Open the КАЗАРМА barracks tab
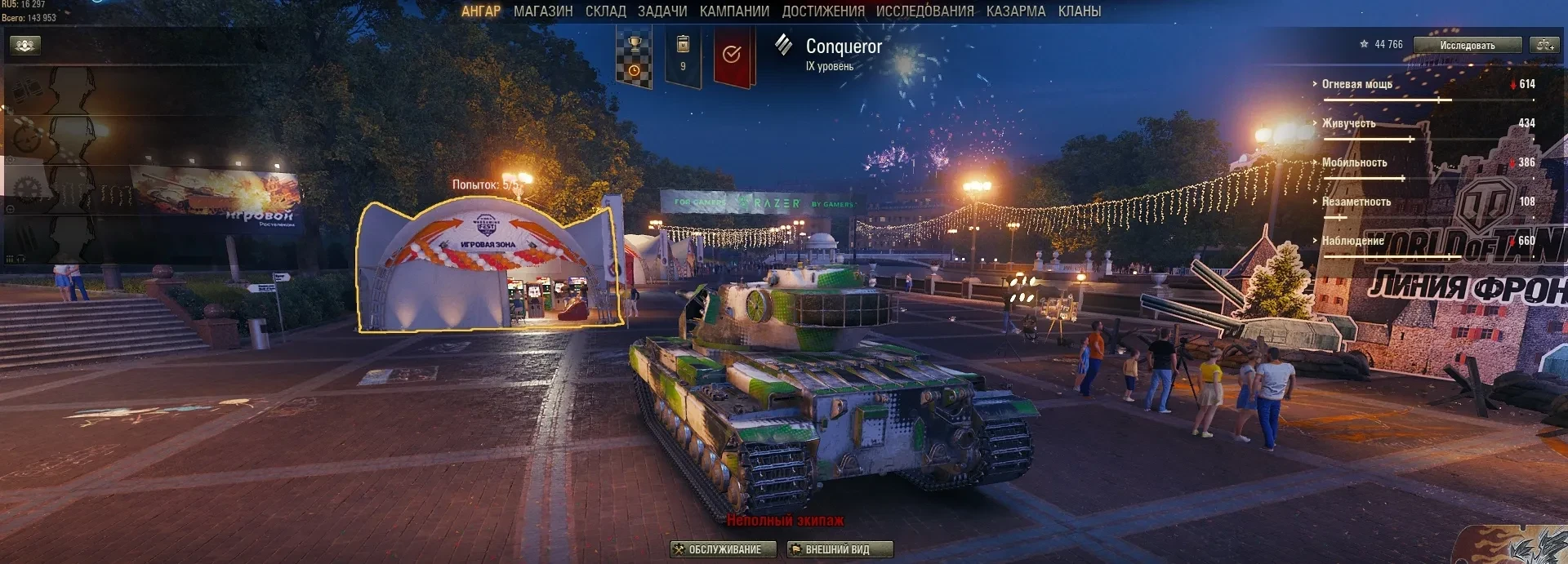Image resolution: width=1568 pixels, height=564 pixels. coord(1015,11)
